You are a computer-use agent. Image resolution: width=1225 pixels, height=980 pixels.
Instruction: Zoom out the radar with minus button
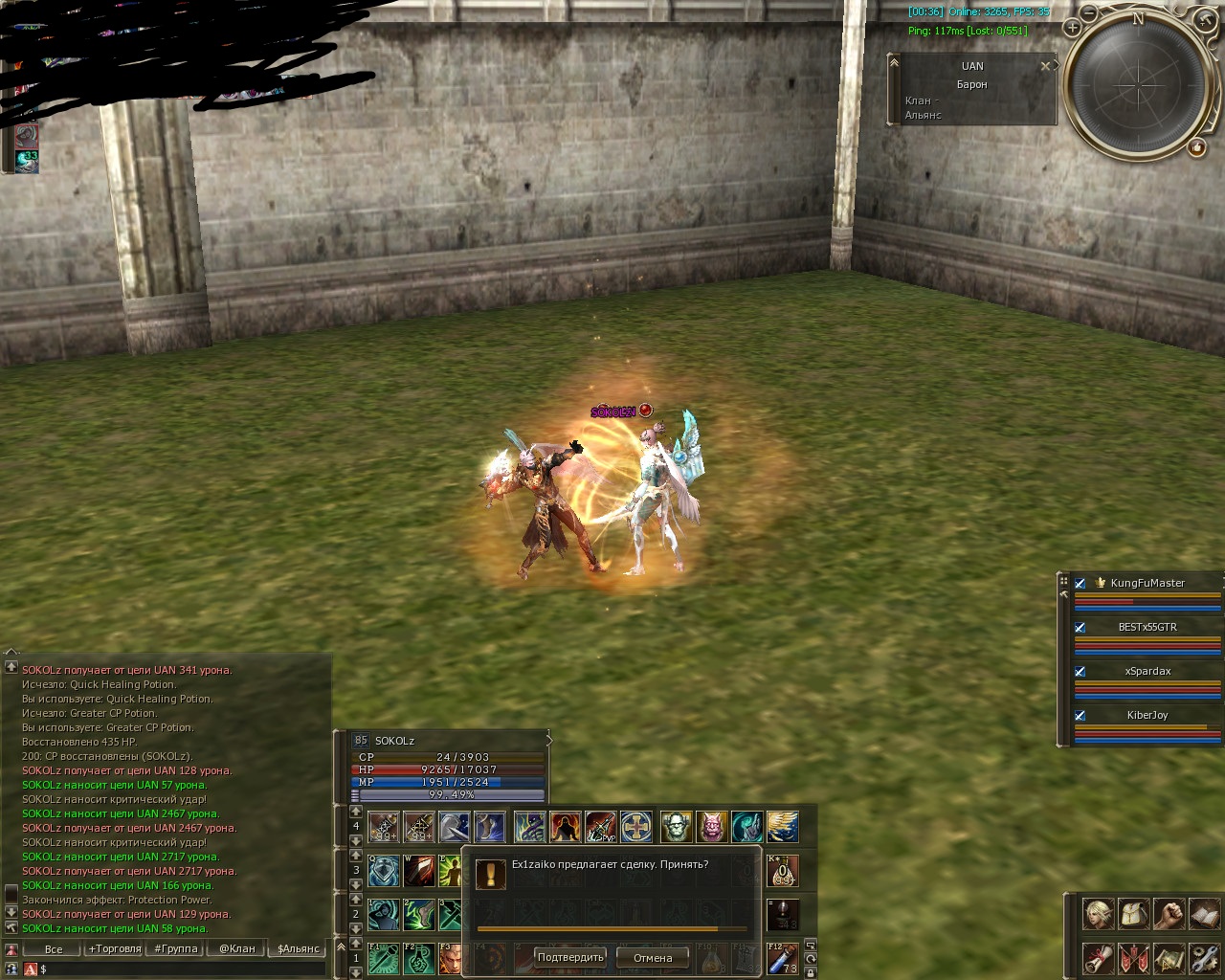click(x=1089, y=12)
